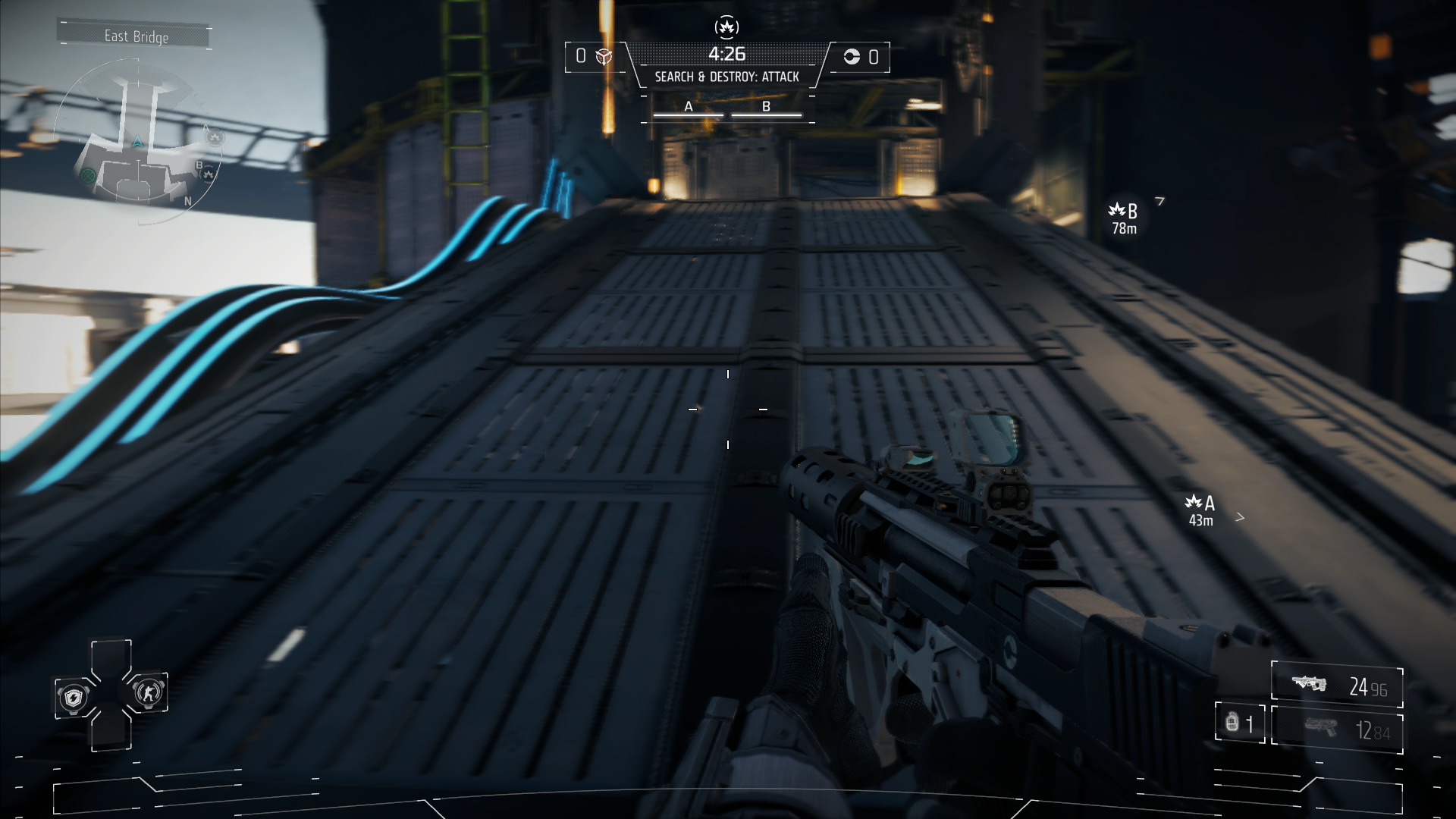Viewport: 1456px width, 819px height.
Task: Select the primary rifle weapon slot
Action: pos(1336,686)
